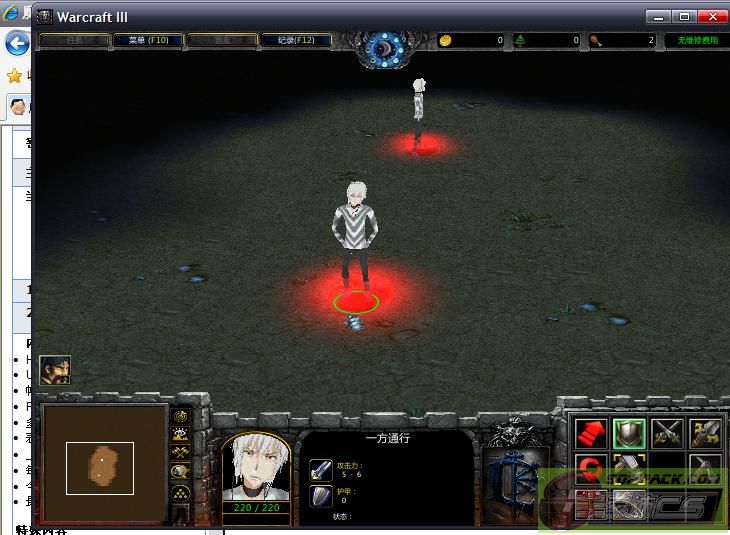730x535 pixels.
Task: Open the Log (F12) button
Action: click(294, 40)
